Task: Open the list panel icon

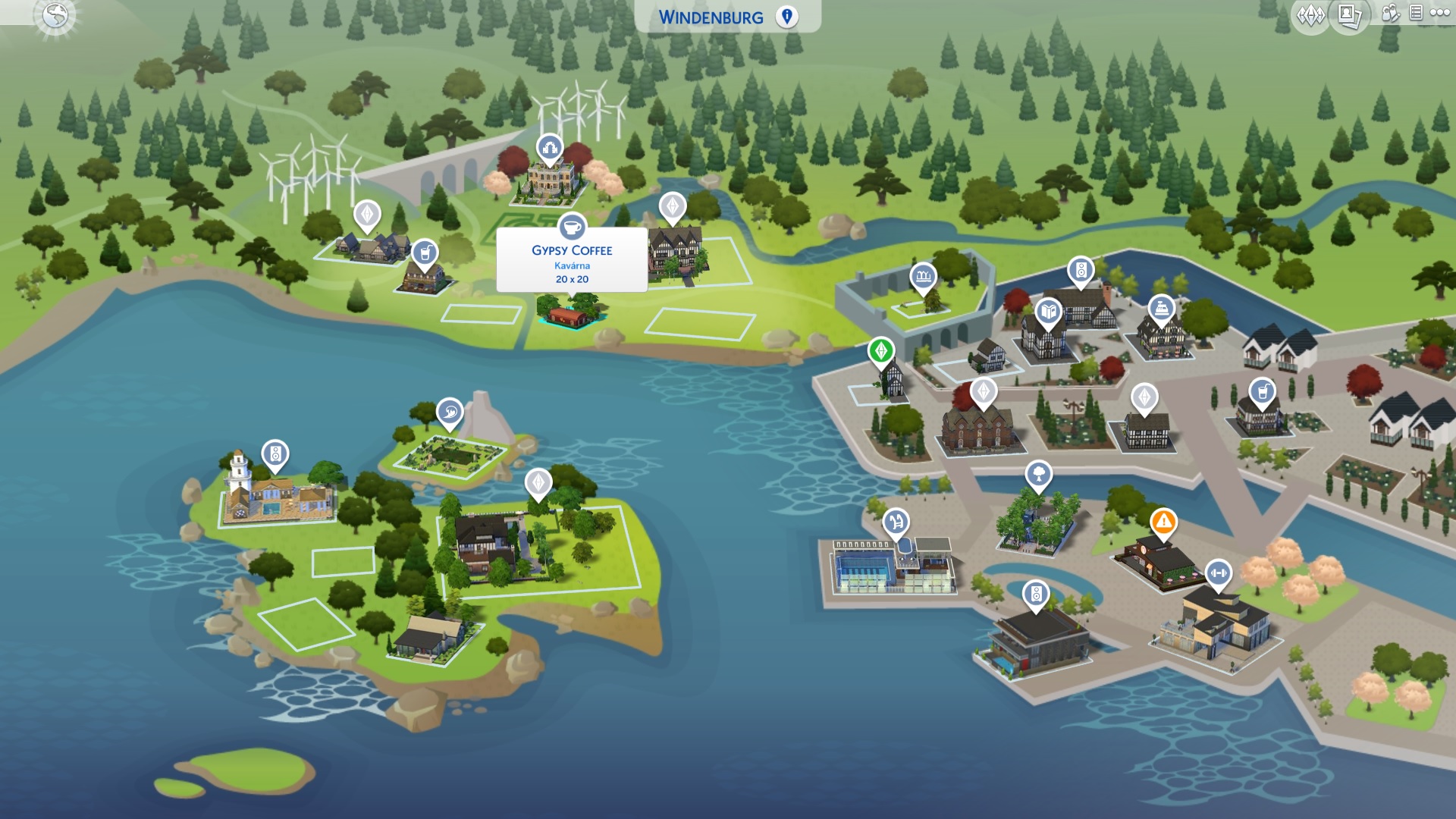Action: (x=1415, y=13)
